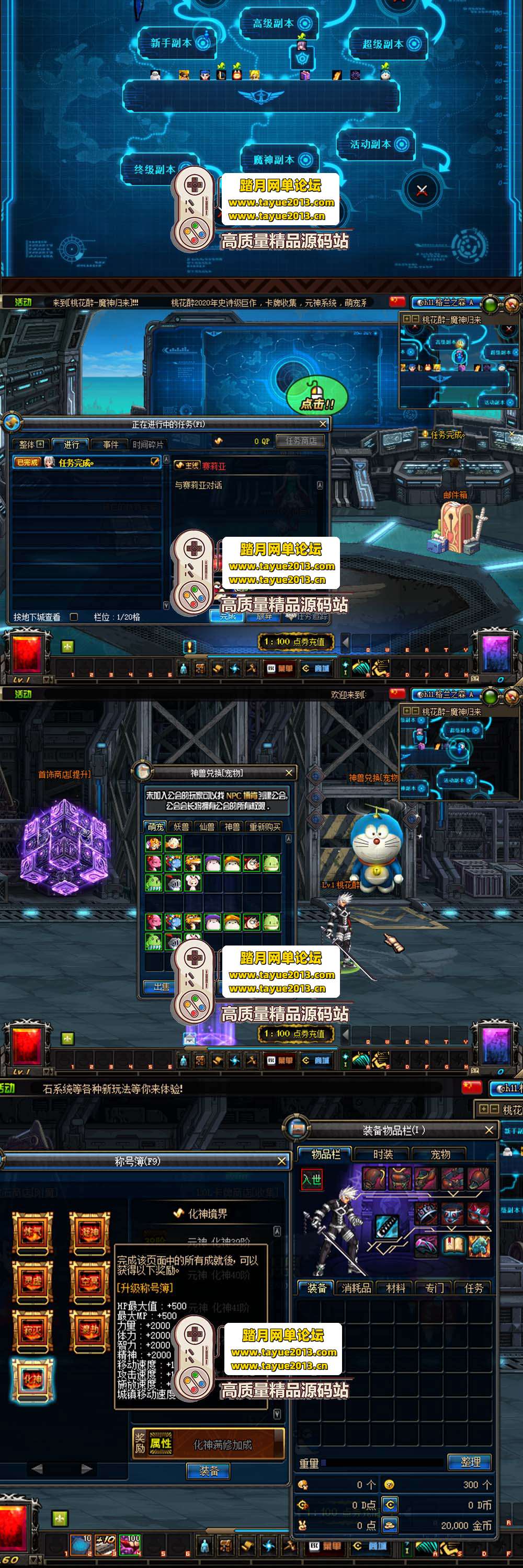Toggle the 按地下城查看 checkbox
The height and width of the screenshot is (1568, 523).
pos(74,617)
